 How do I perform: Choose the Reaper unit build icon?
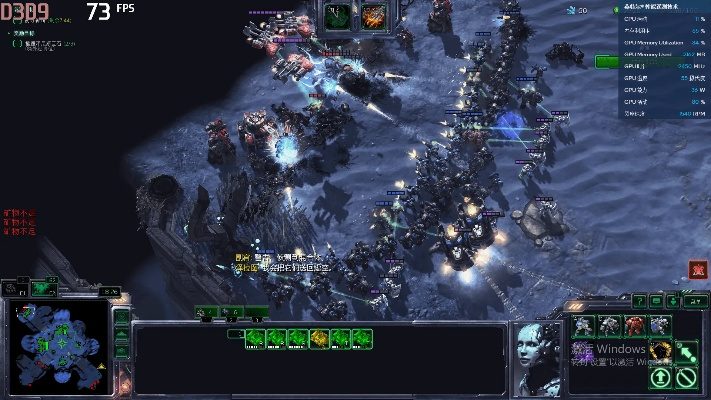[x=609, y=325]
